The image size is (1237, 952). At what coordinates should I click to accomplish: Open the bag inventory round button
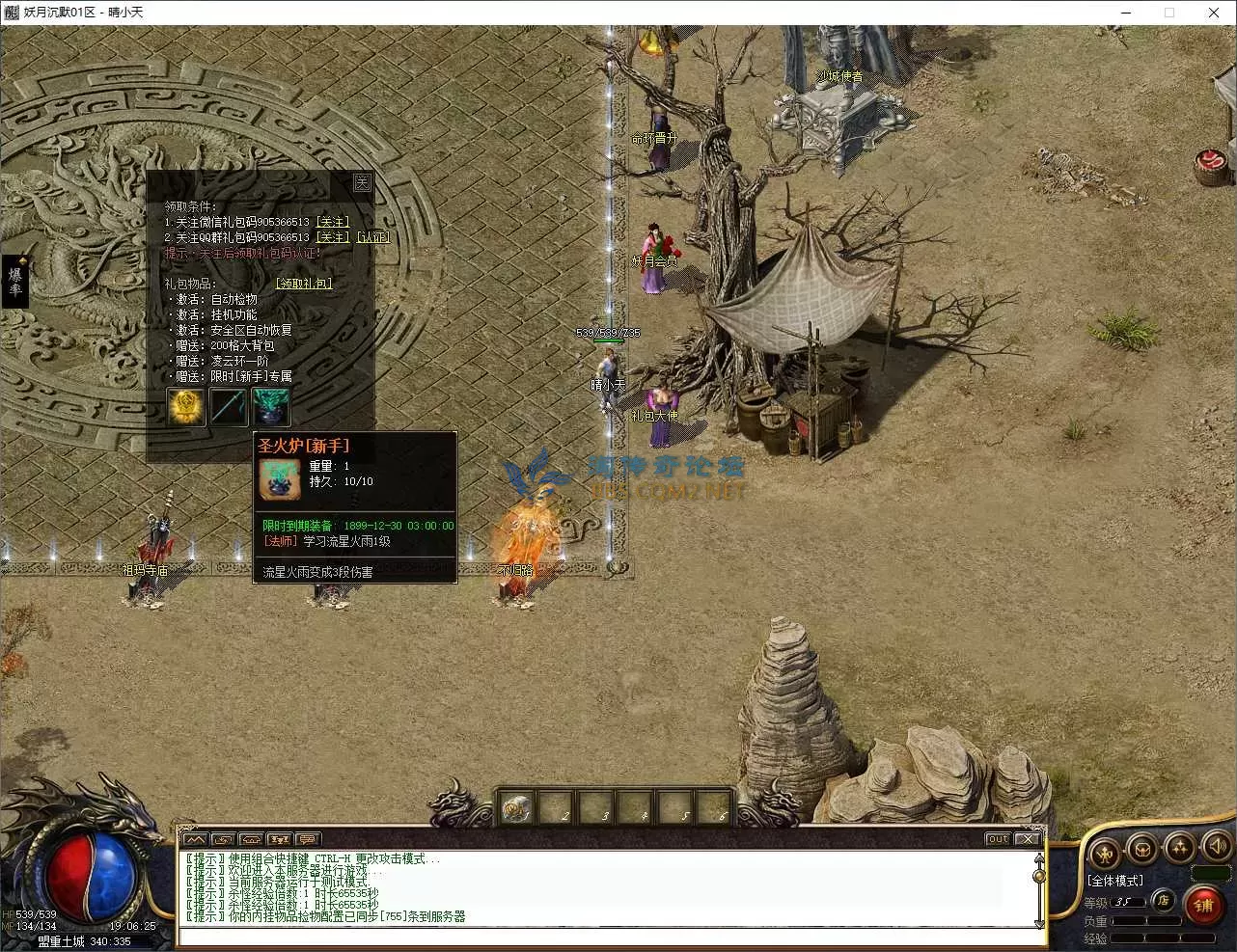coord(1142,850)
